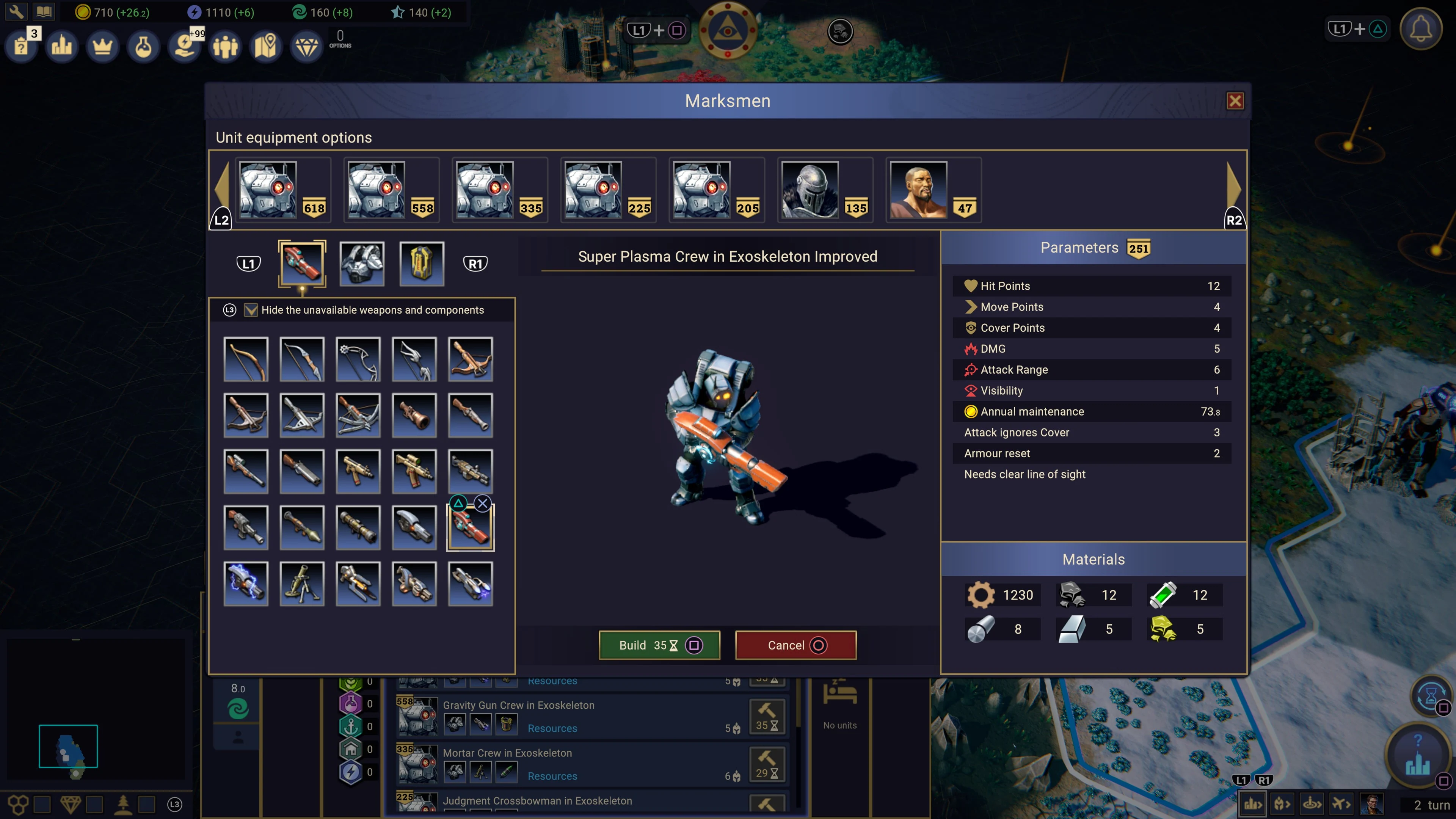Open the research flask panel
The height and width of the screenshot is (819, 1456).
[143, 46]
